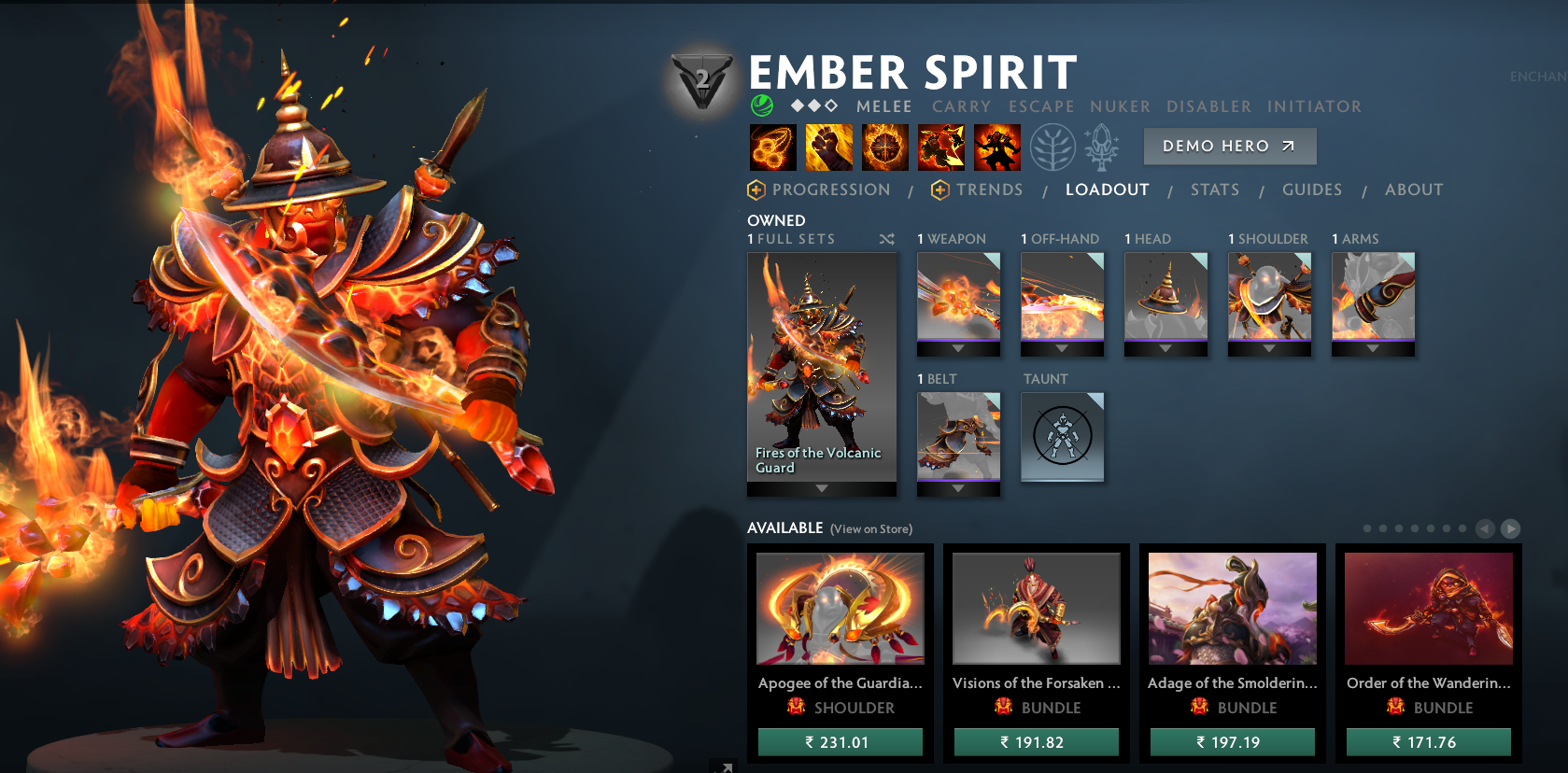Click the DEMO HERO button
The image size is (1568, 773).
[x=1229, y=146]
